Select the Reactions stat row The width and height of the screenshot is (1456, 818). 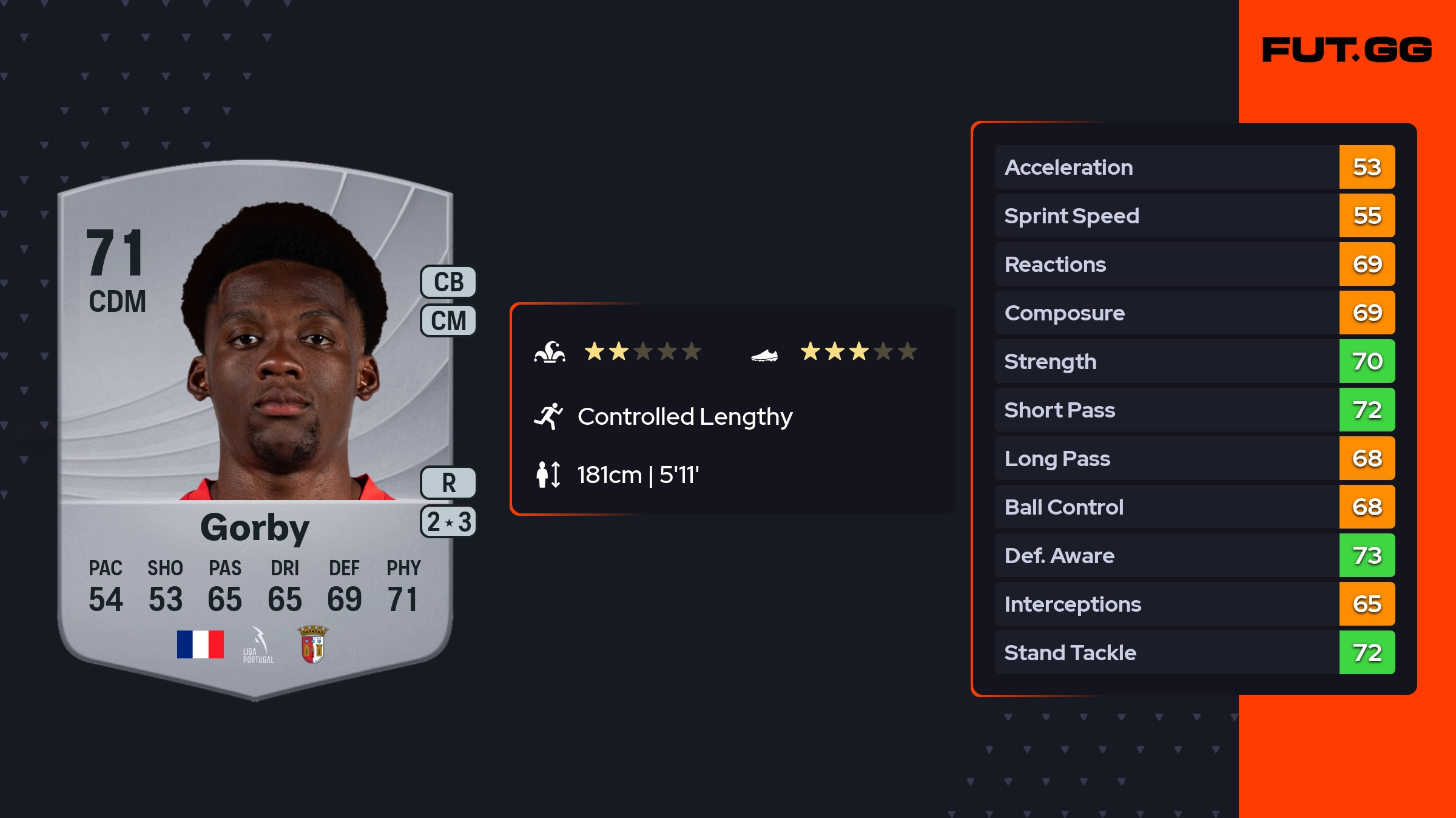(x=1194, y=264)
